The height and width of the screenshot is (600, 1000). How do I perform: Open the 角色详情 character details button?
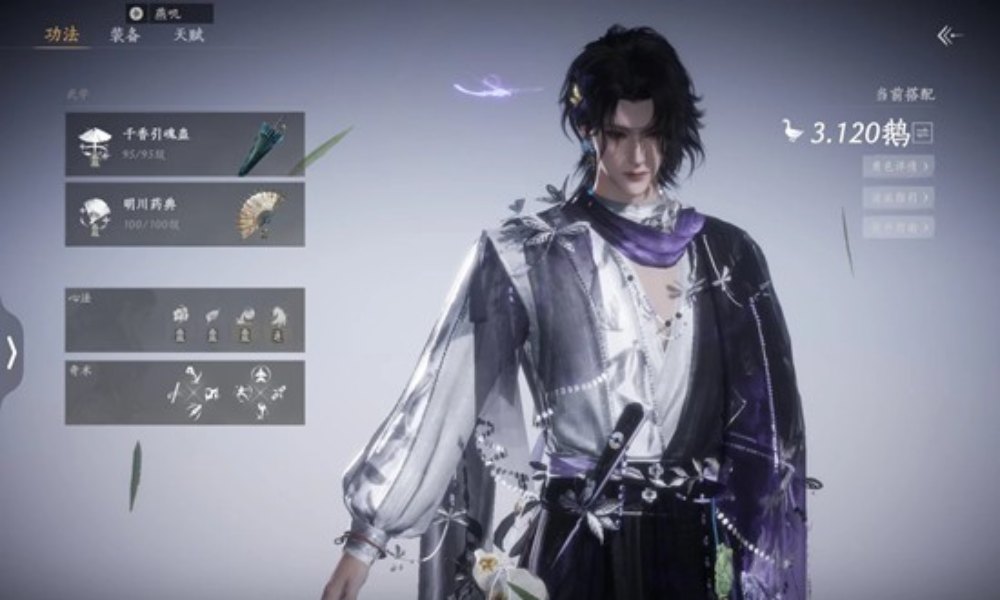(897, 166)
